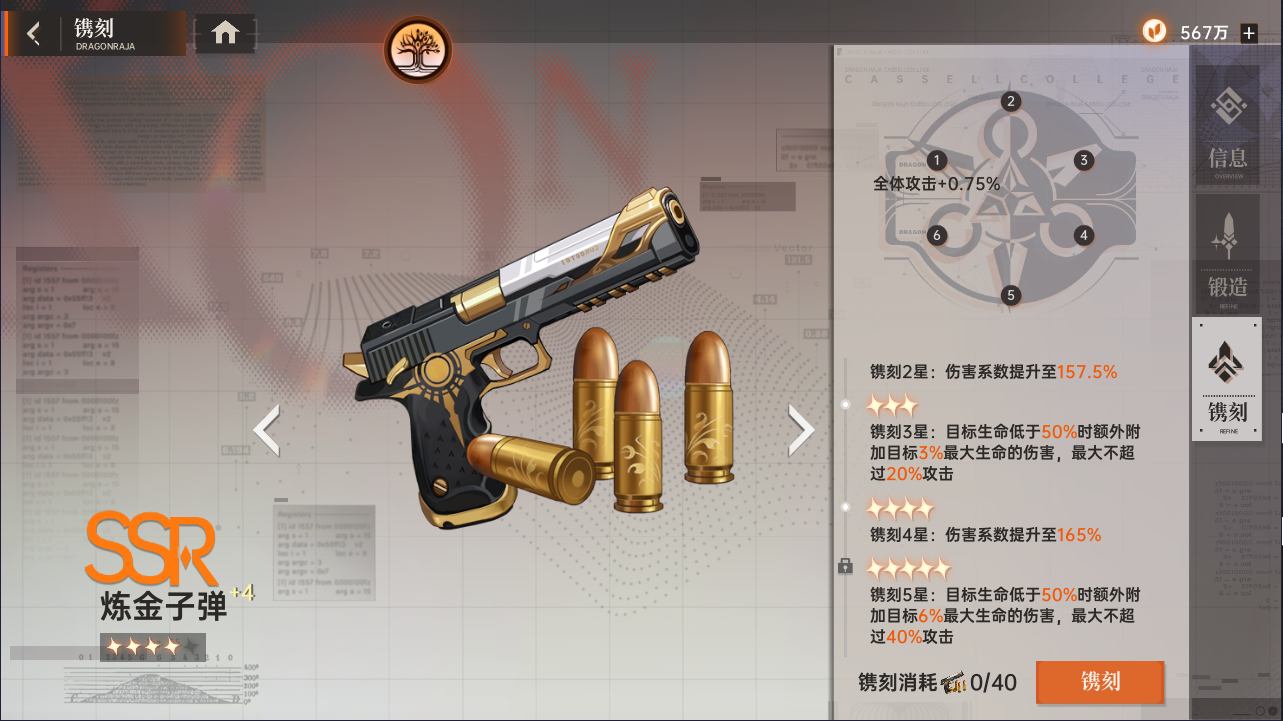This screenshot has width=1283, height=721.
Task: Confirm engraving with the orange 镌刻 button
Action: [1100, 682]
